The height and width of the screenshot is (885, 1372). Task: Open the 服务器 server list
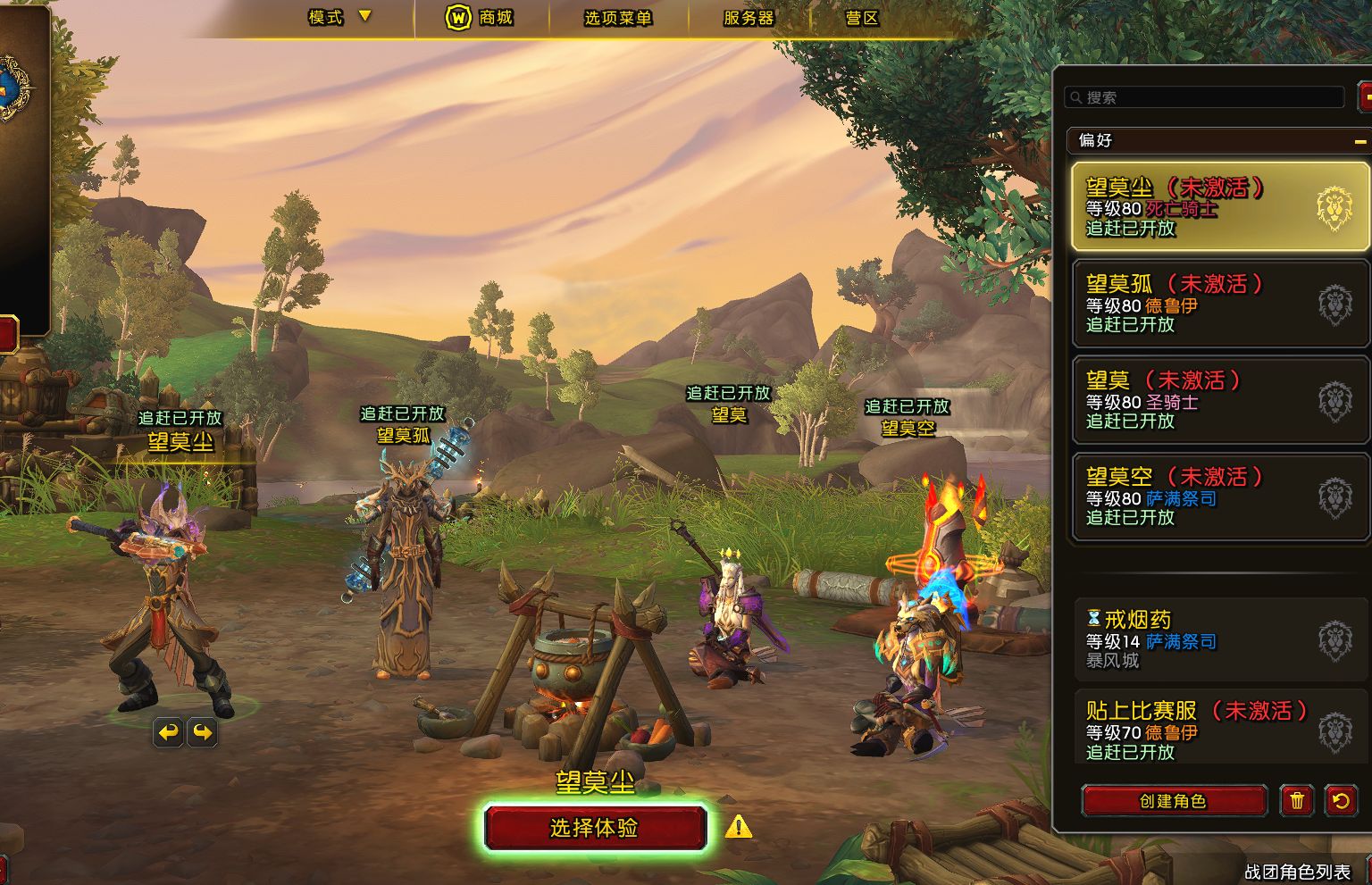(x=749, y=18)
